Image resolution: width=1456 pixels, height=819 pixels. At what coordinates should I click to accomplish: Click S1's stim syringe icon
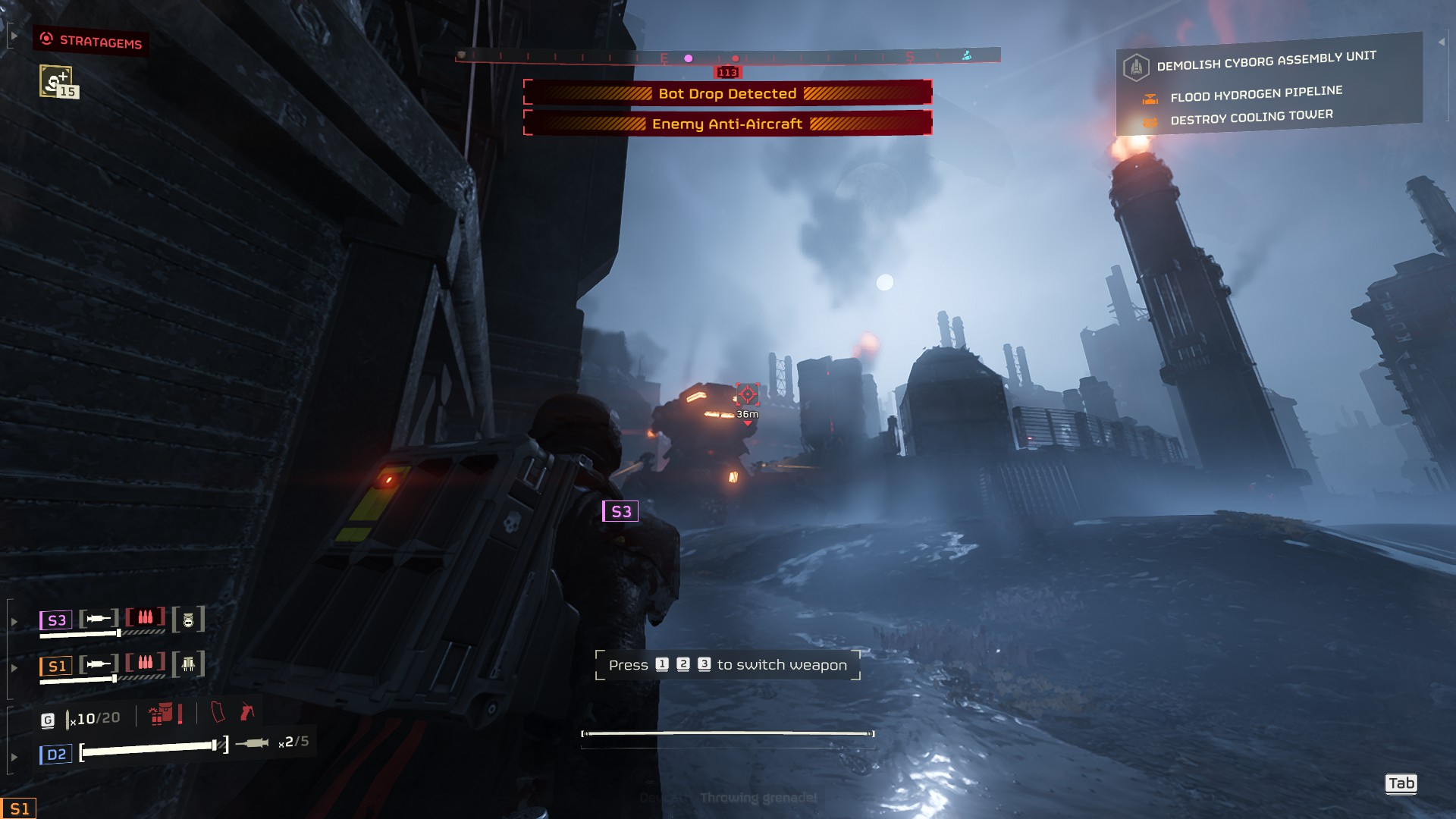(99, 664)
